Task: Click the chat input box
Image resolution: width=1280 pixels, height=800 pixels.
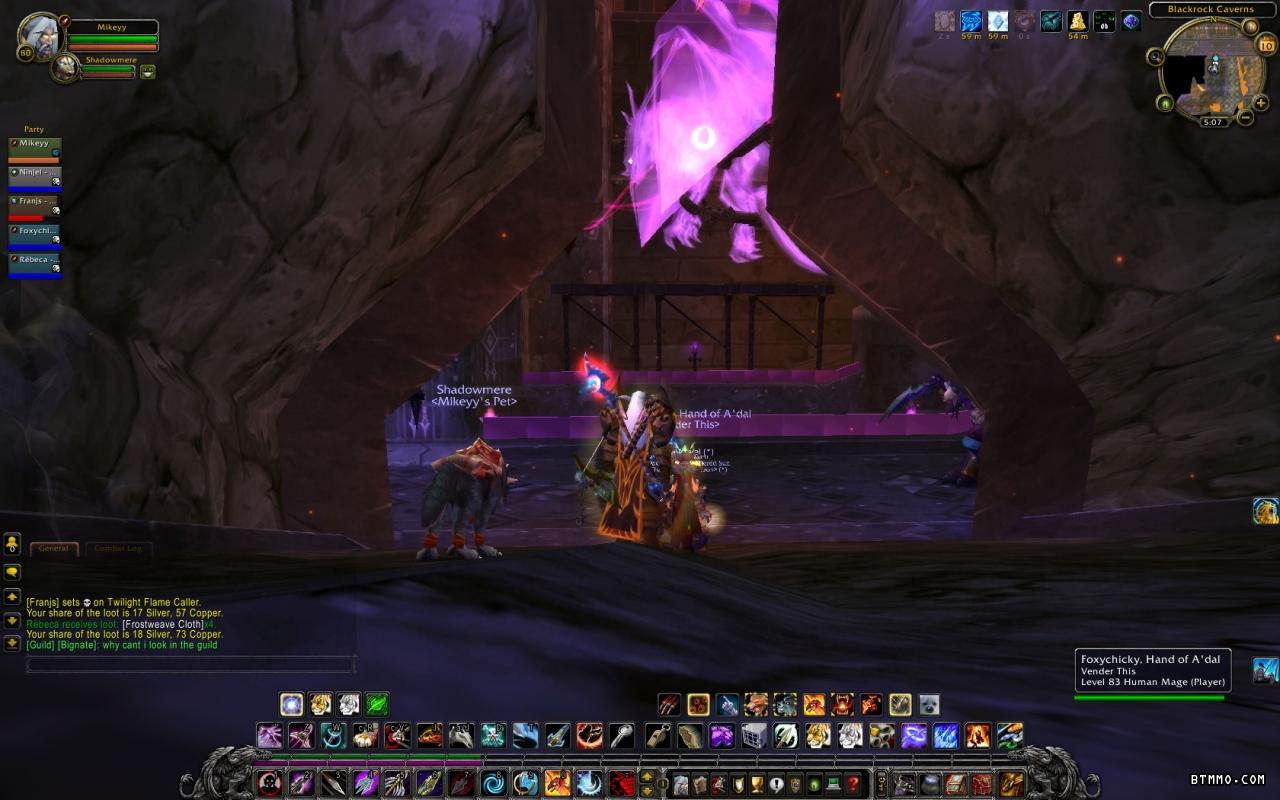Action: point(190,664)
